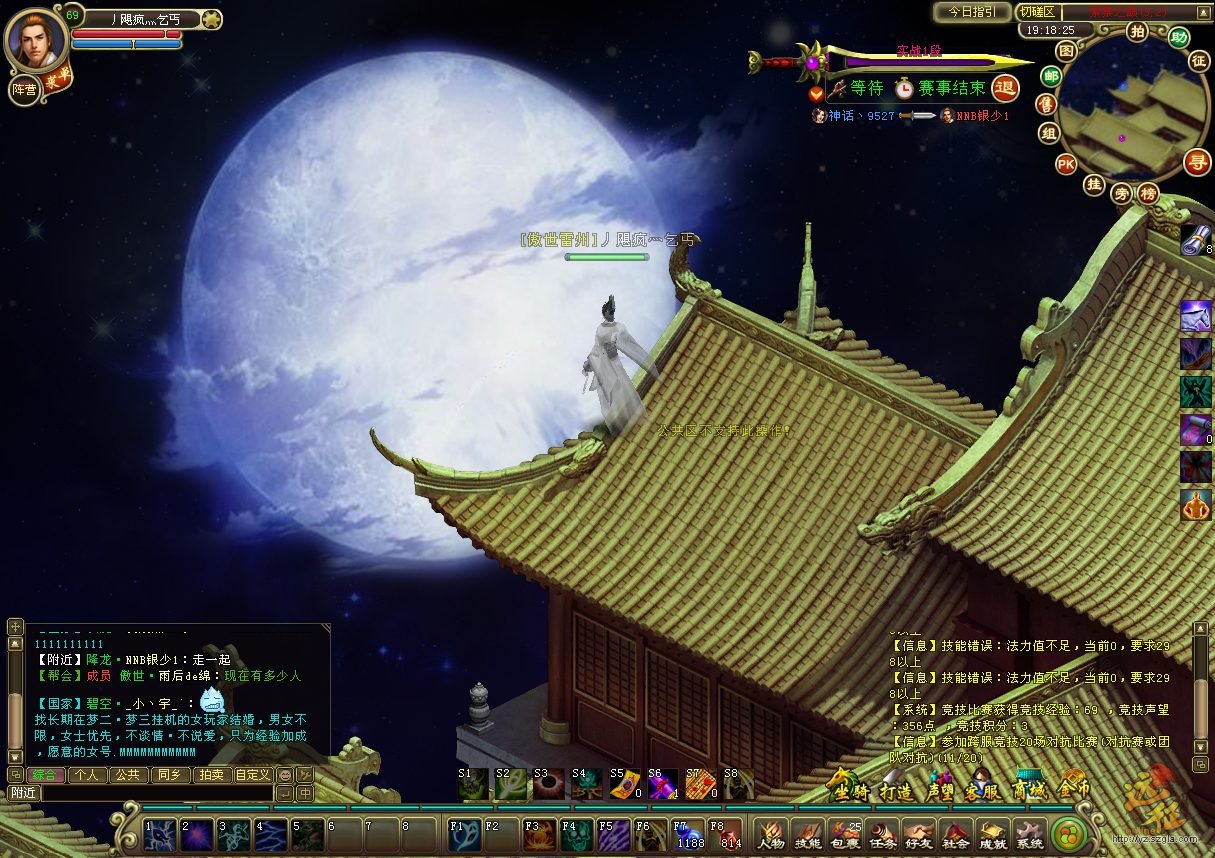1215x858 pixels.
Task: Click the 阵营 faction button
Action: click(23, 89)
